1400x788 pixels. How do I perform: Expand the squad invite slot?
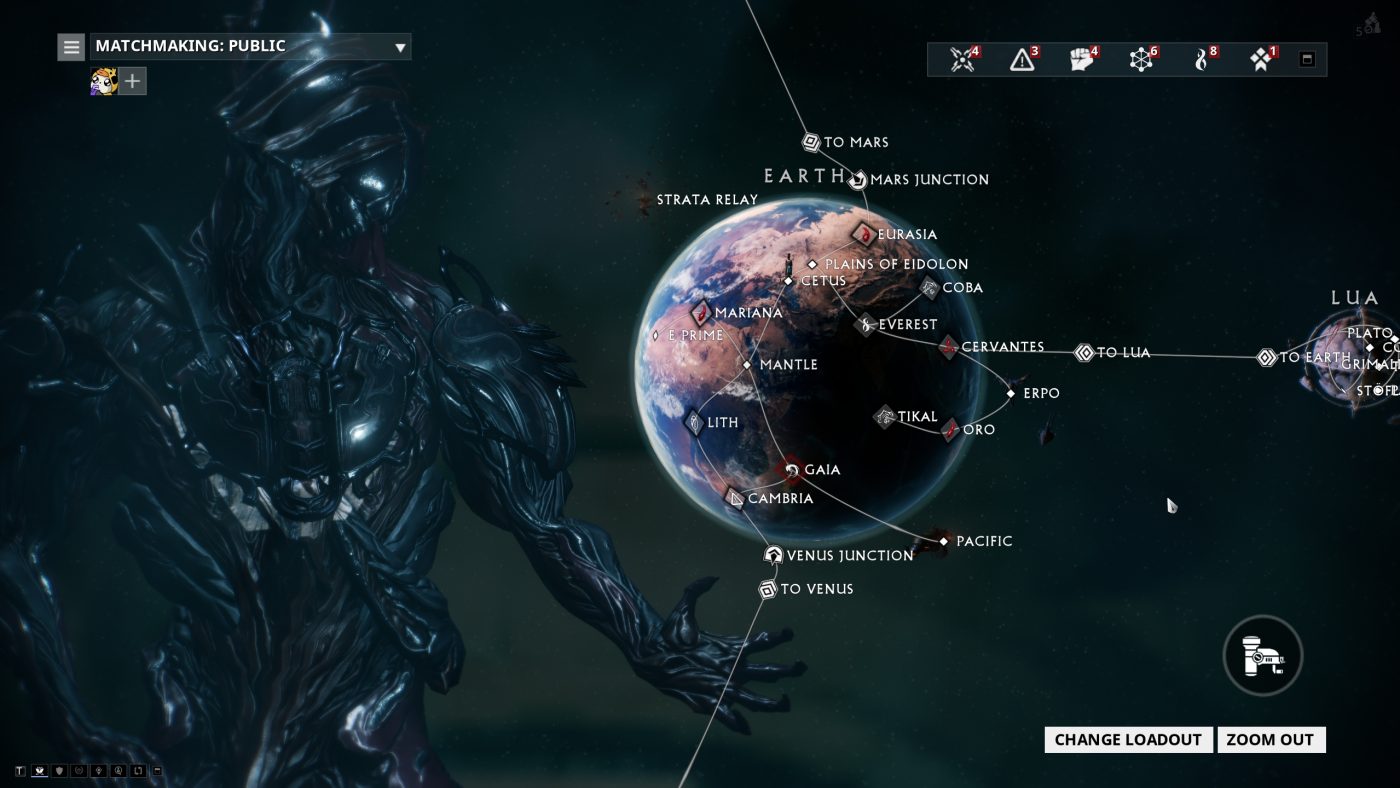click(131, 81)
